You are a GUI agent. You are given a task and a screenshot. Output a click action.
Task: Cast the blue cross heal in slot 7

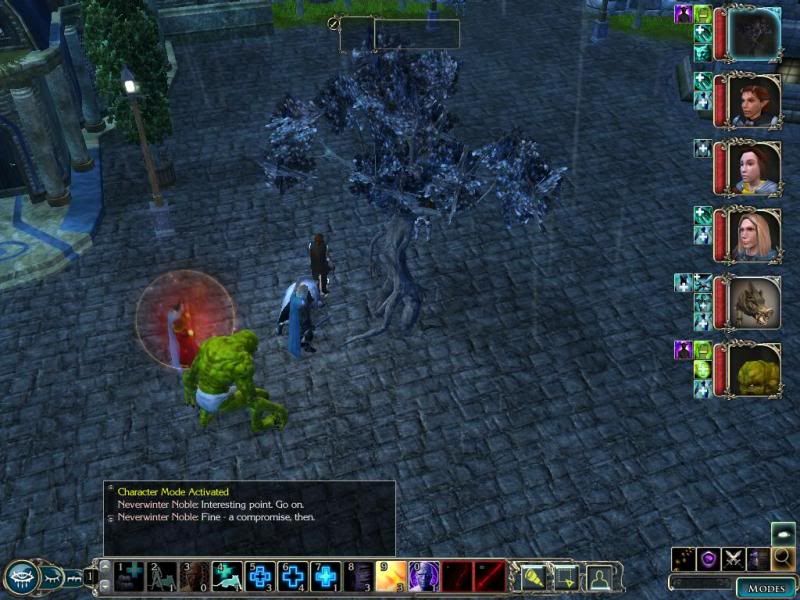[x=326, y=575]
